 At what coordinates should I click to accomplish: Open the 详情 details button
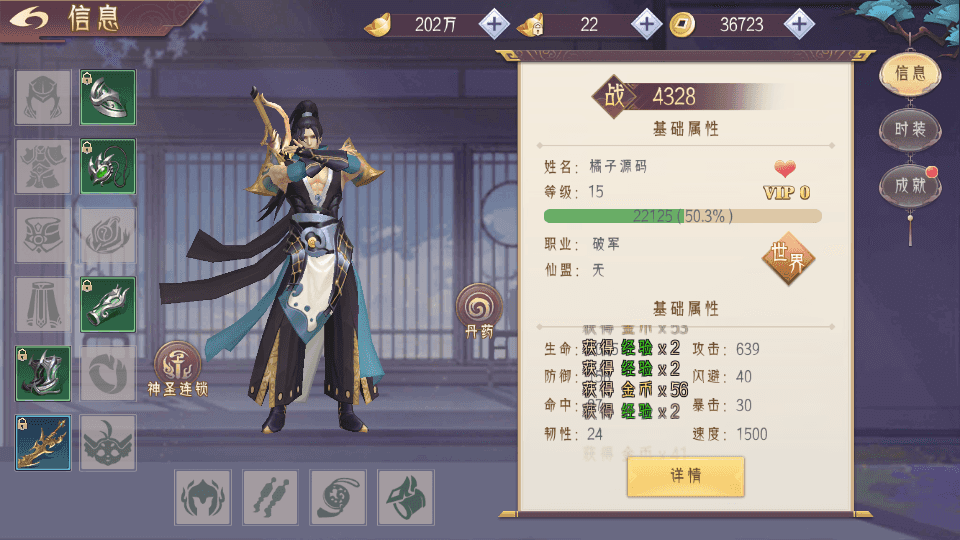click(x=685, y=476)
